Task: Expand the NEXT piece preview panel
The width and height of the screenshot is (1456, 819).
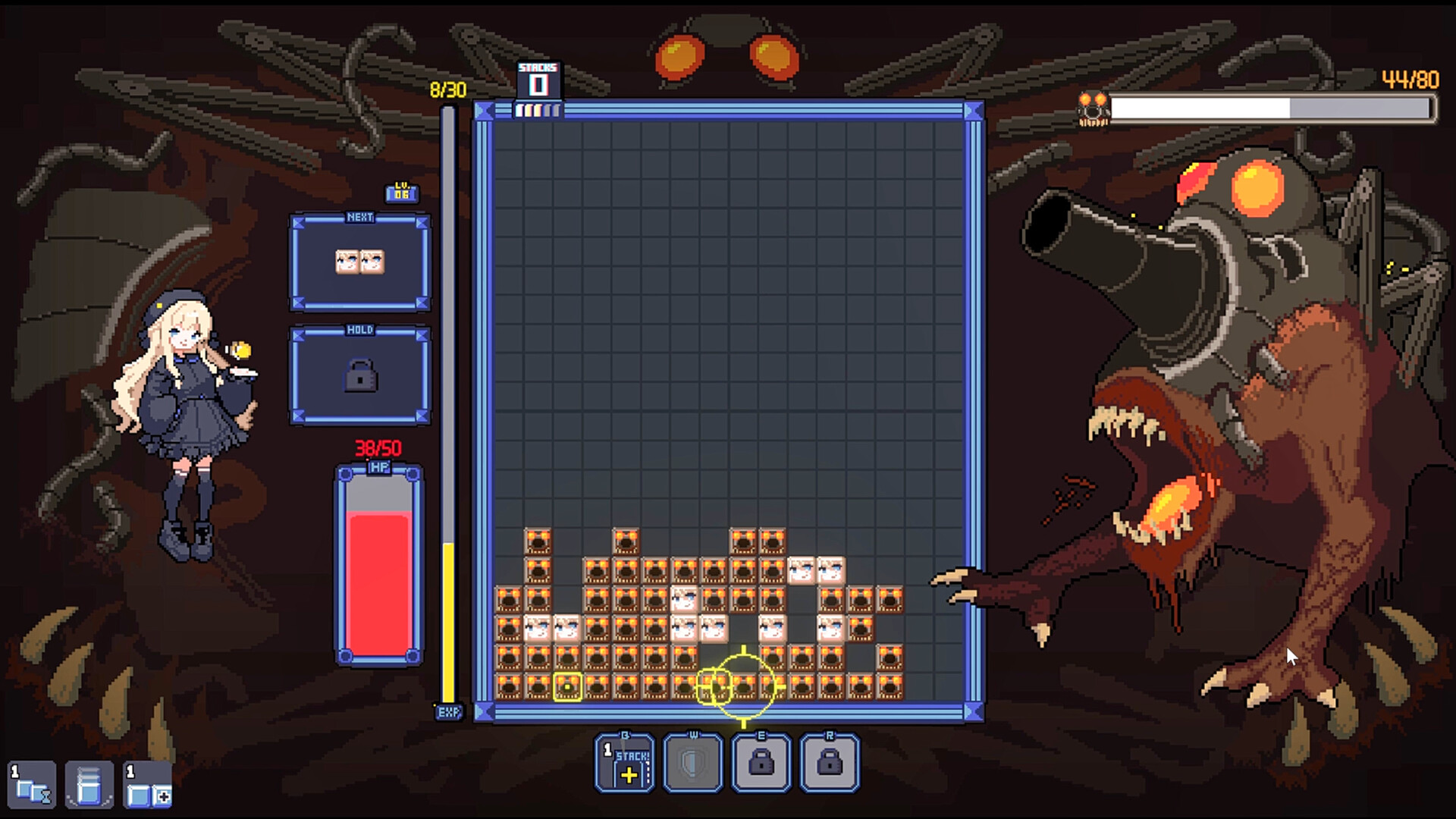Action: click(359, 262)
